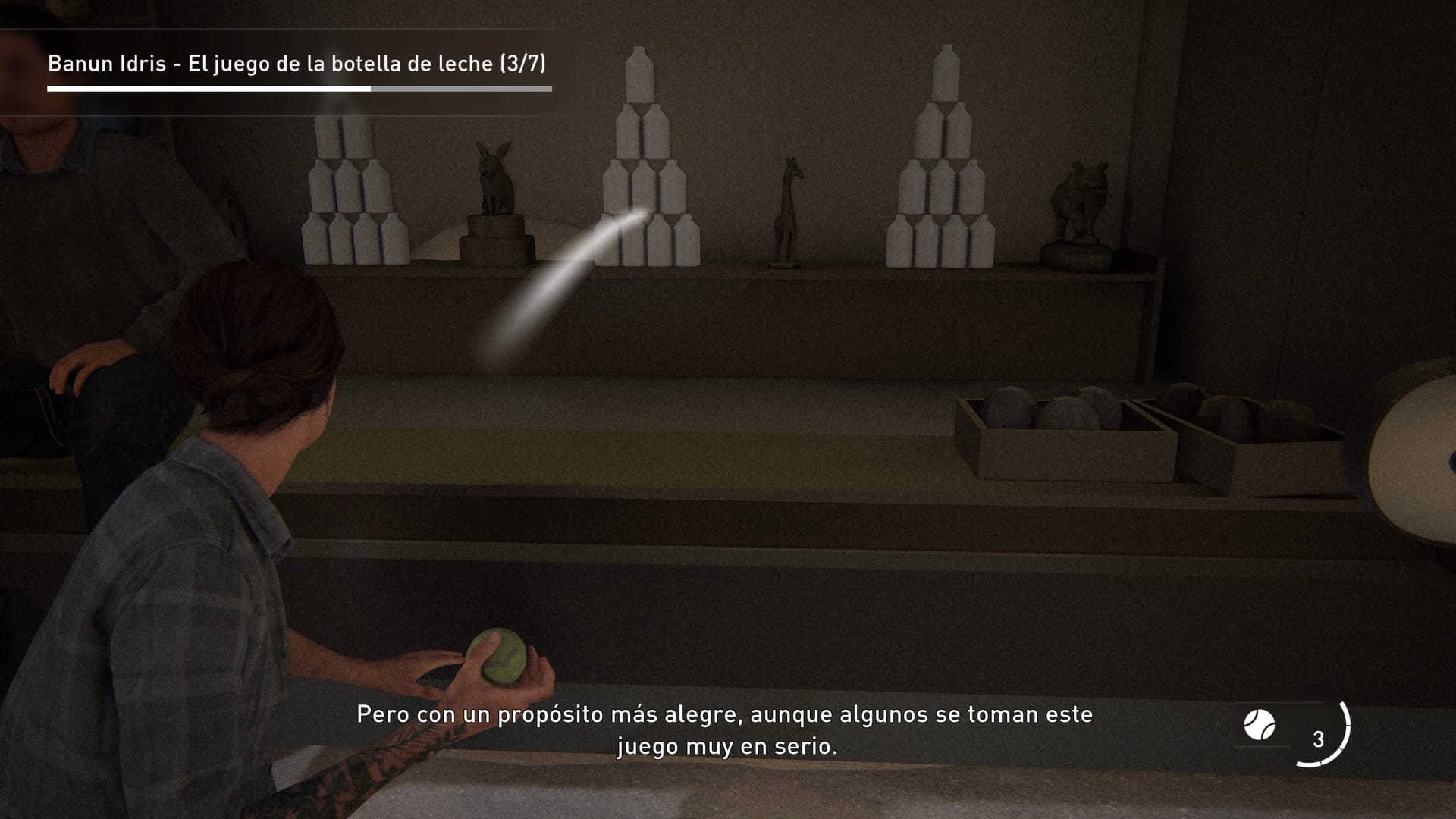Select the Banun Idris commentary track title
This screenshot has height=819, width=1456.
pyautogui.click(x=297, y=64)
